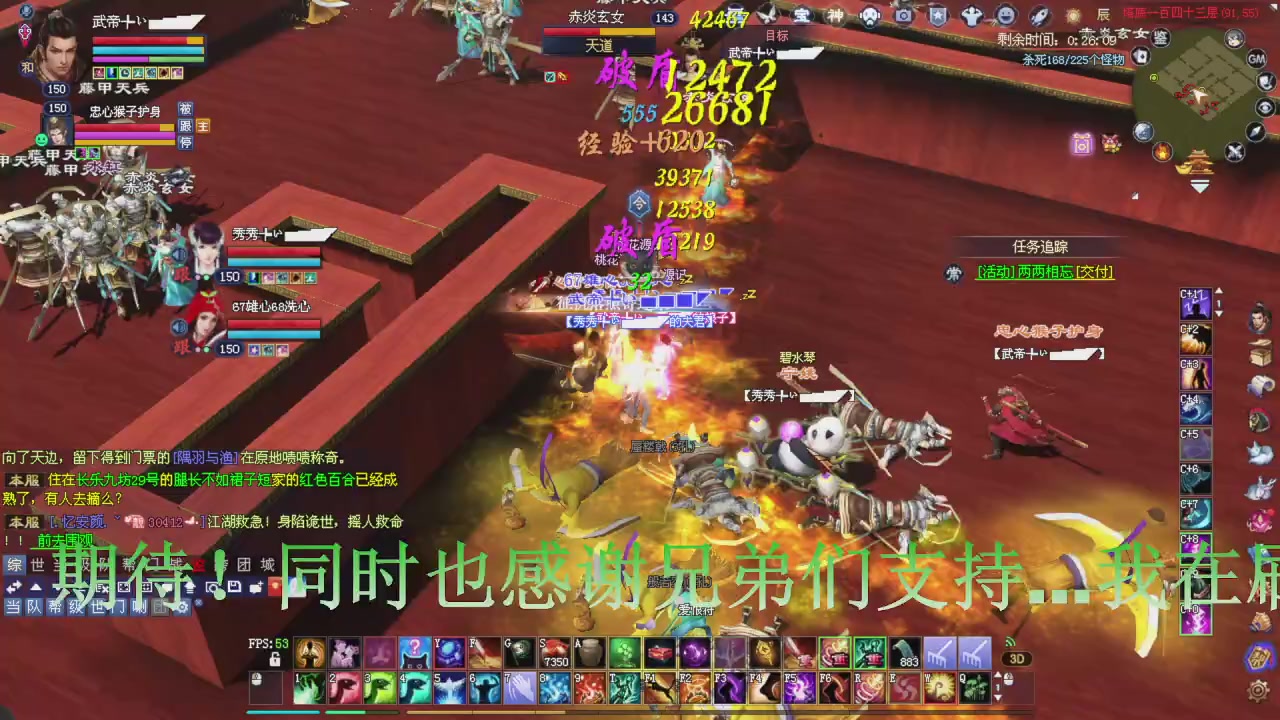Click the rocket icon in the top bar

click(1038, 14)
